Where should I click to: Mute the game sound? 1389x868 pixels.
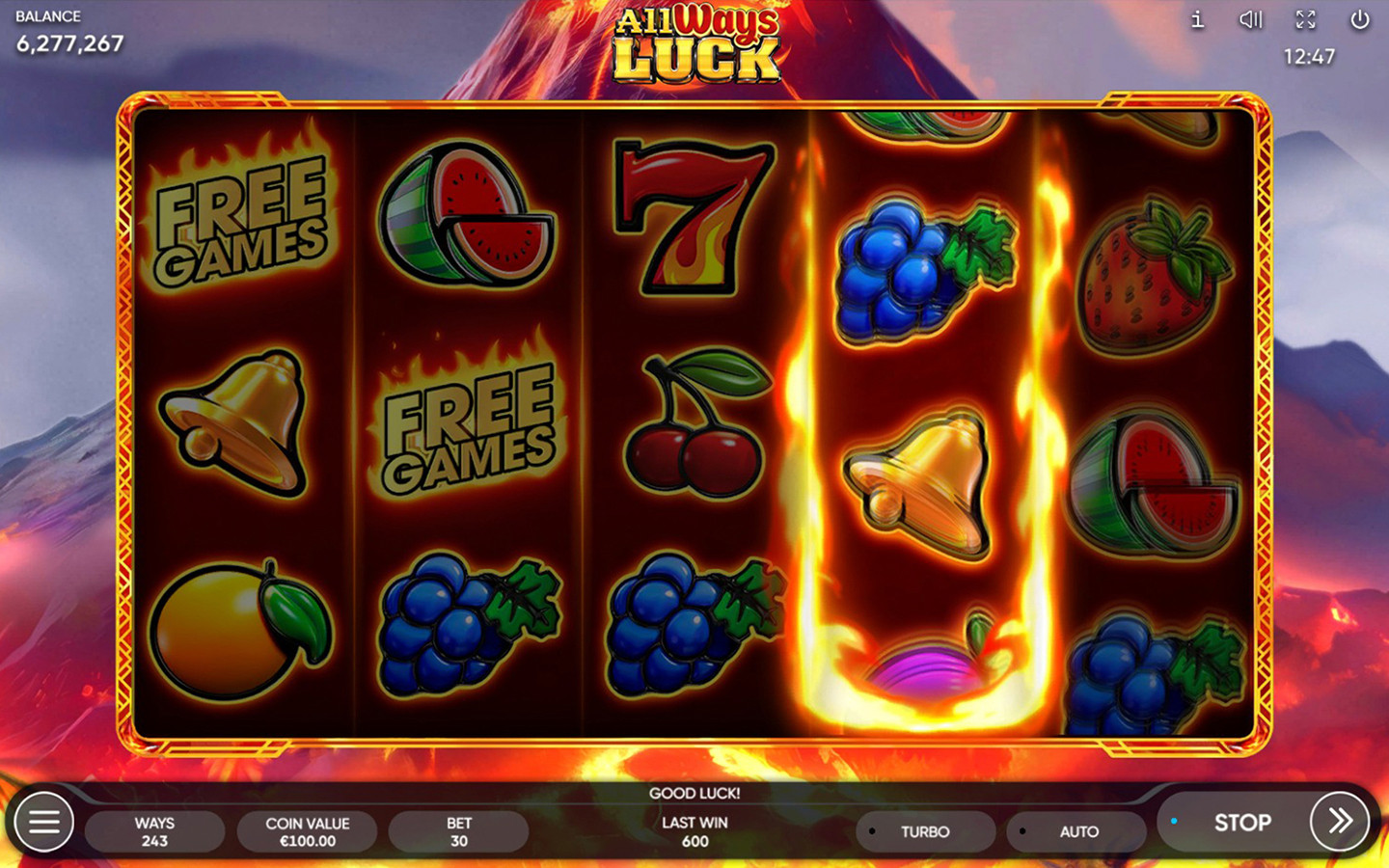(x=1251, y=20)
